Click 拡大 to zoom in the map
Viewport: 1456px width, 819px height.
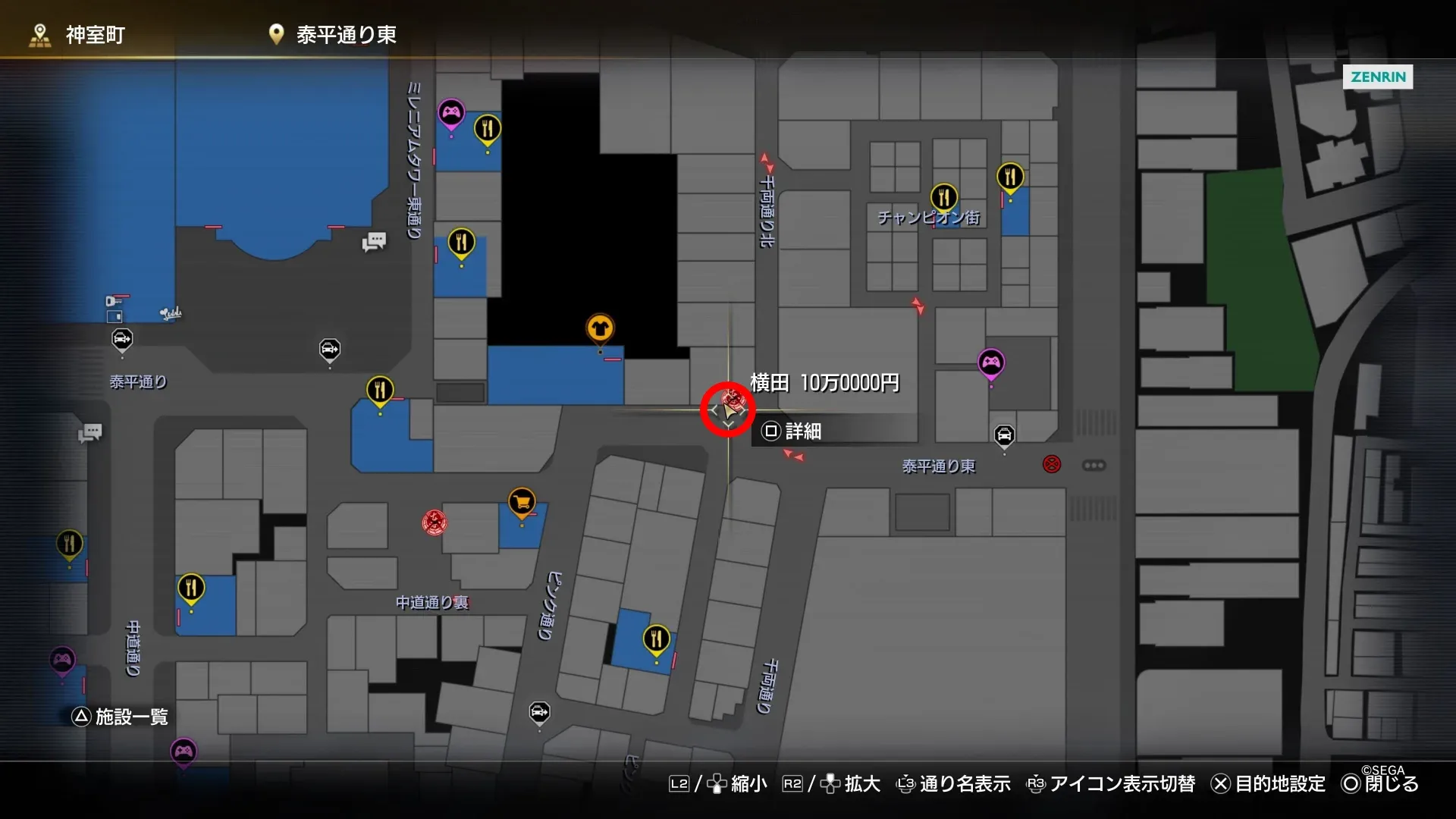coord(861,784)
